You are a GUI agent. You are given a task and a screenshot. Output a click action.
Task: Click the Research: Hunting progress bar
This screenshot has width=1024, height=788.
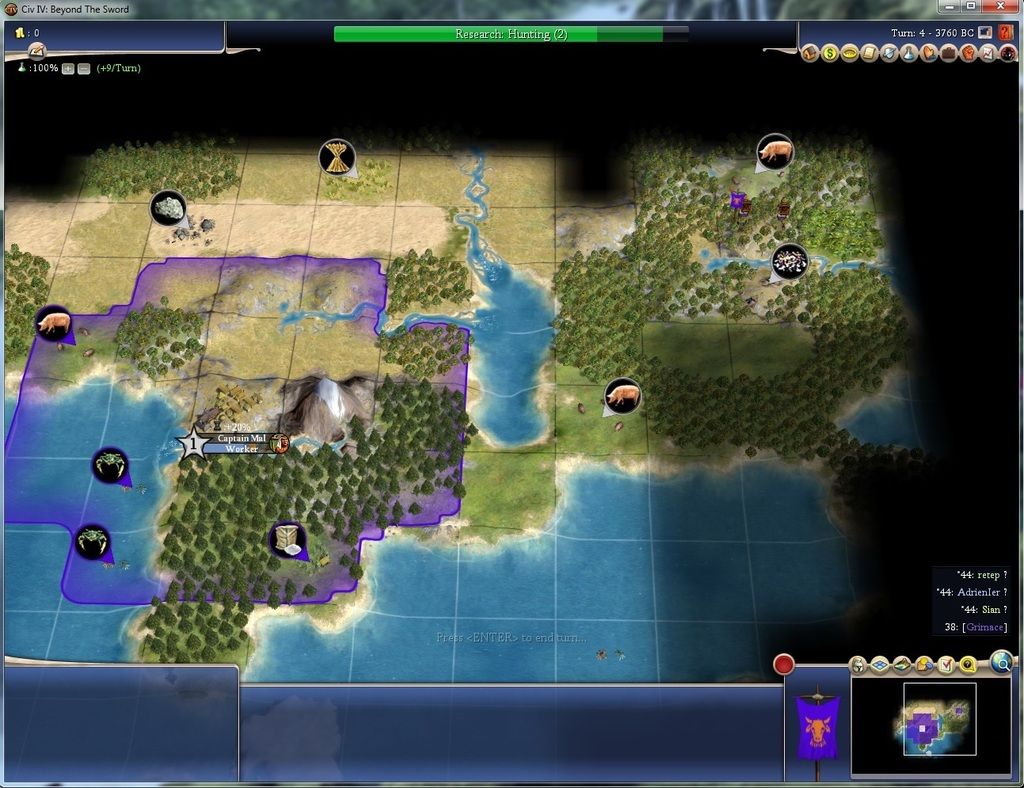tap(511, 34)
